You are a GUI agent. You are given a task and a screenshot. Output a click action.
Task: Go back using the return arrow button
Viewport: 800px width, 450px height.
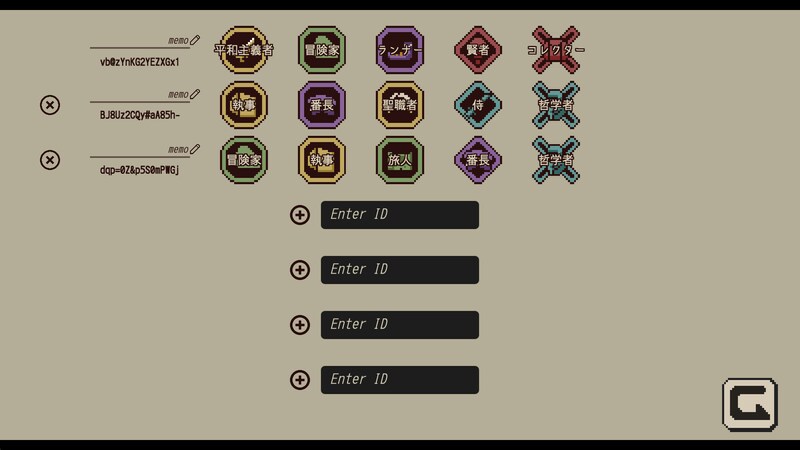pos(749,404)
